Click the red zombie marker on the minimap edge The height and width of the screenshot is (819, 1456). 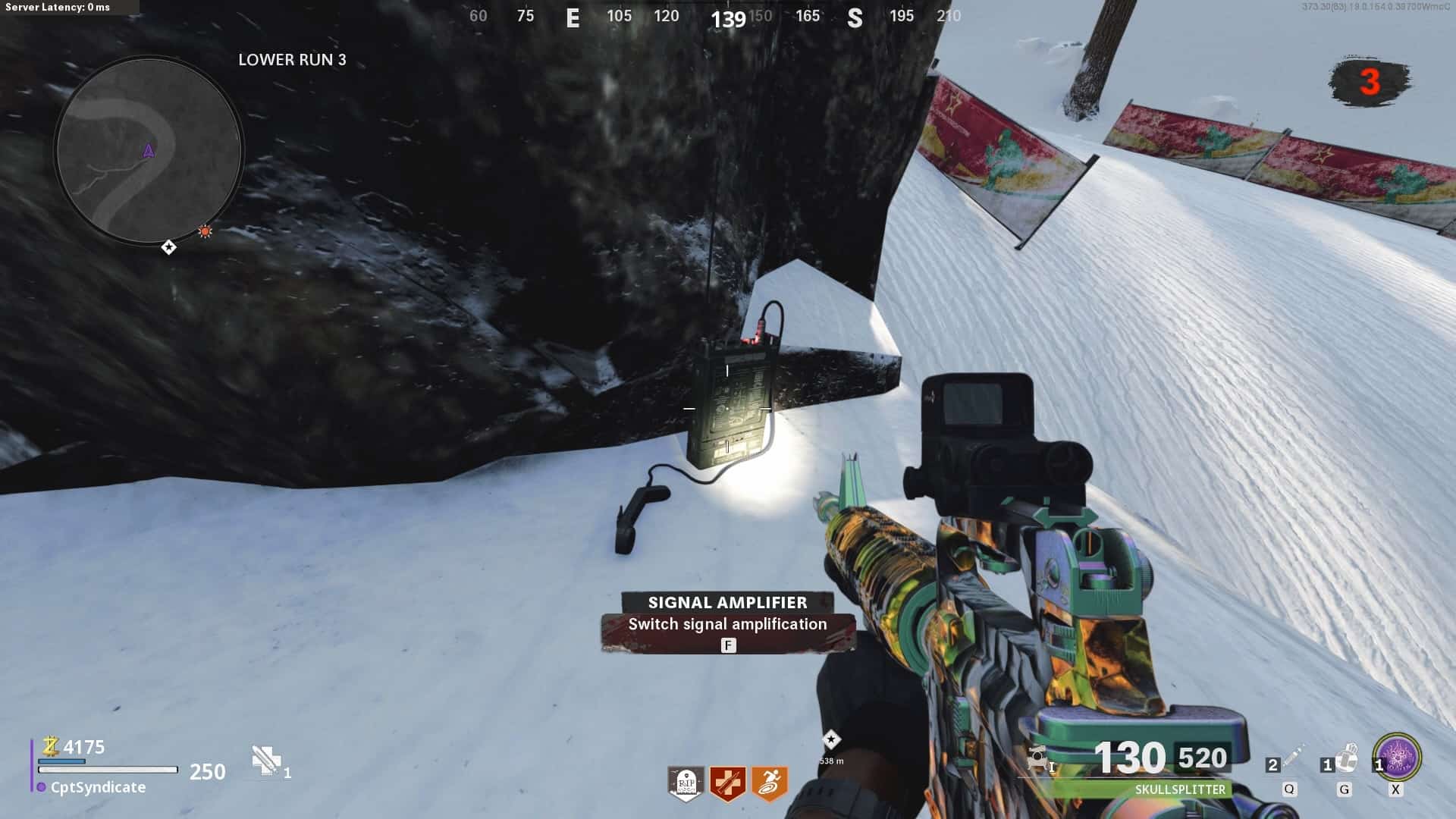[205, 231]
